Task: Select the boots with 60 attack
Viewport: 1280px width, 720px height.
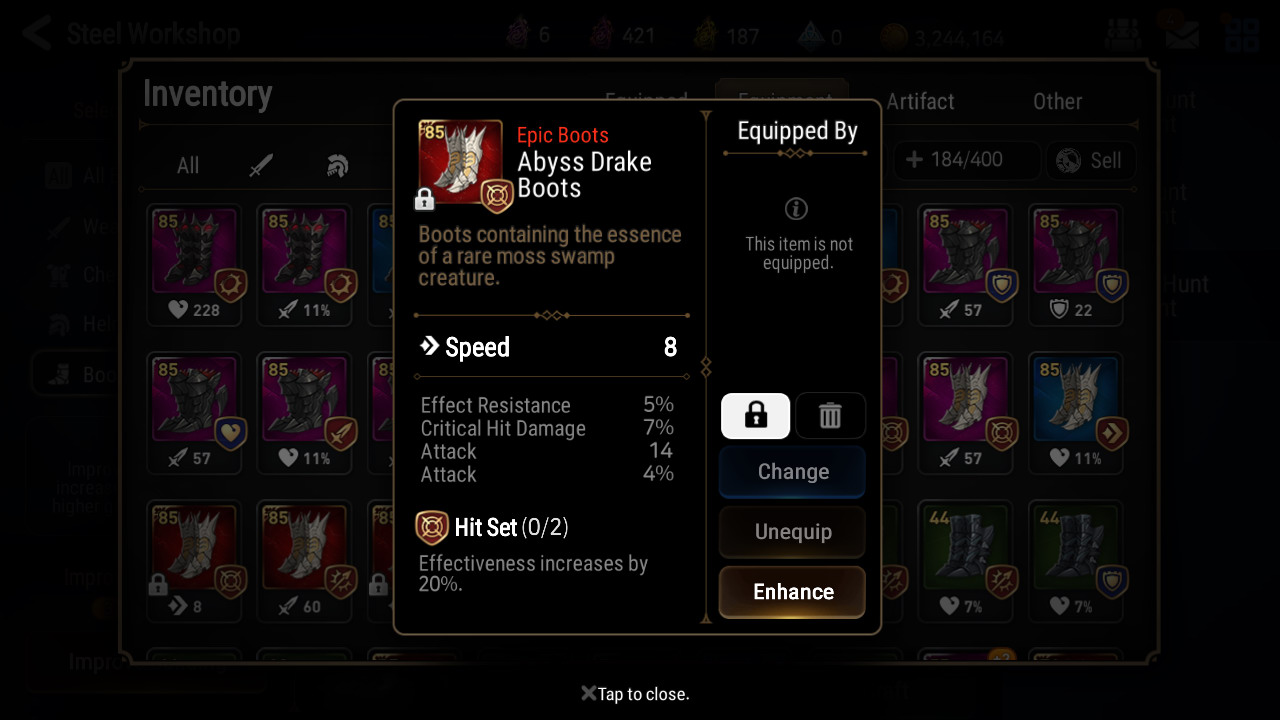Action: coord(305,562)
